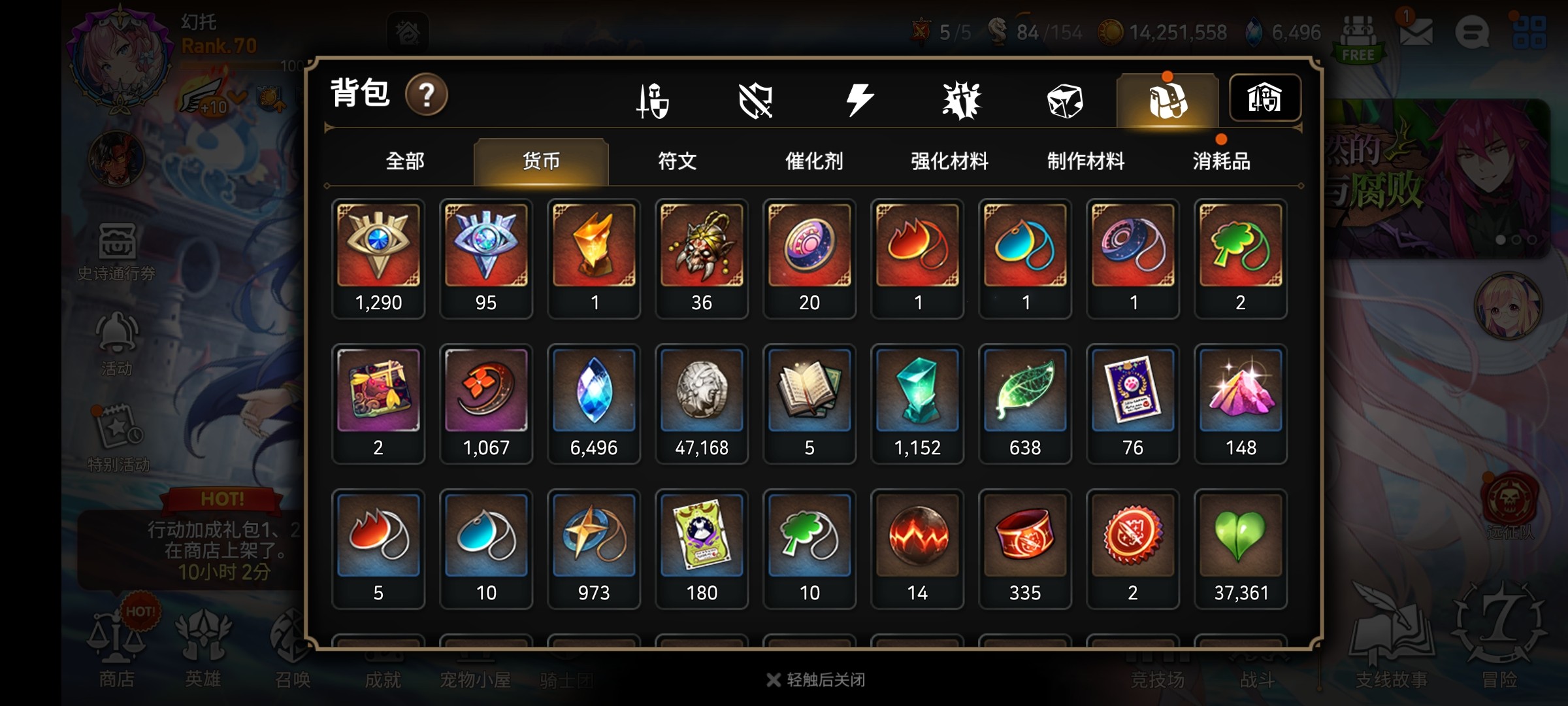Select the 符文 tab

click(677, 161)
